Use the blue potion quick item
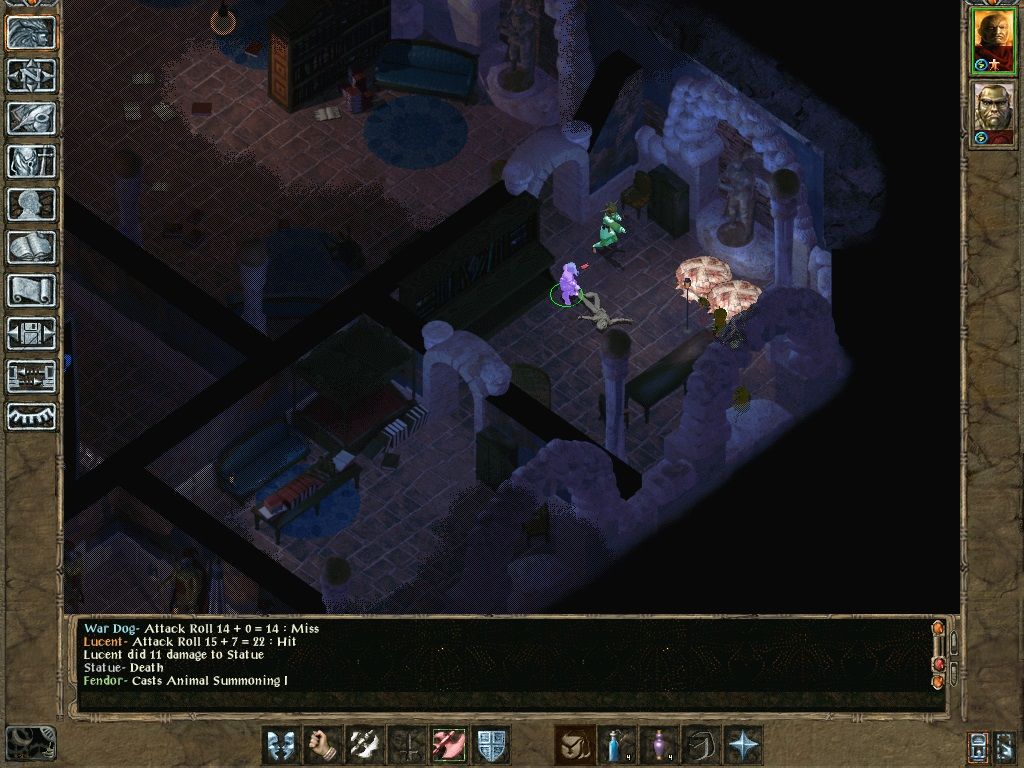Viewport: 1024px width, 768px height. 616,745
